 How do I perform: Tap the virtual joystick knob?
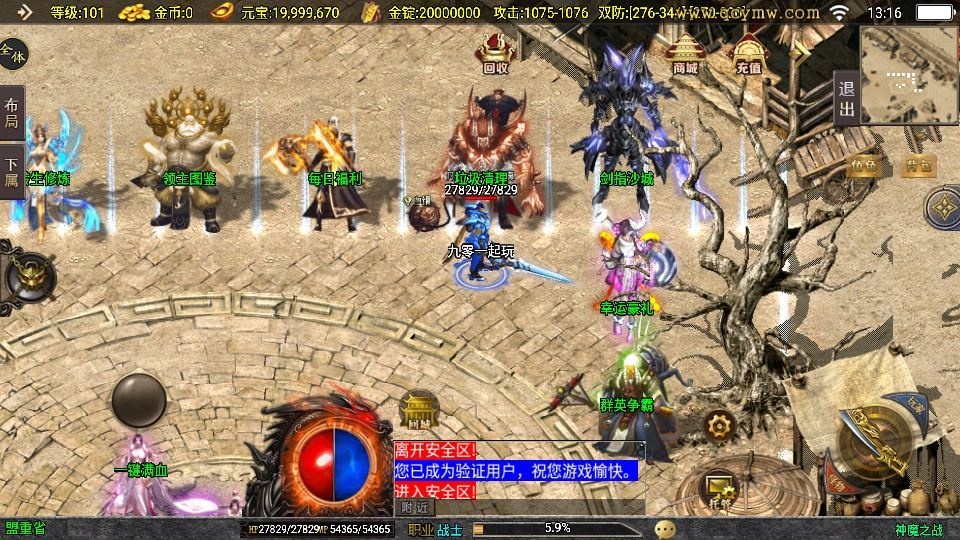(139, 400)
